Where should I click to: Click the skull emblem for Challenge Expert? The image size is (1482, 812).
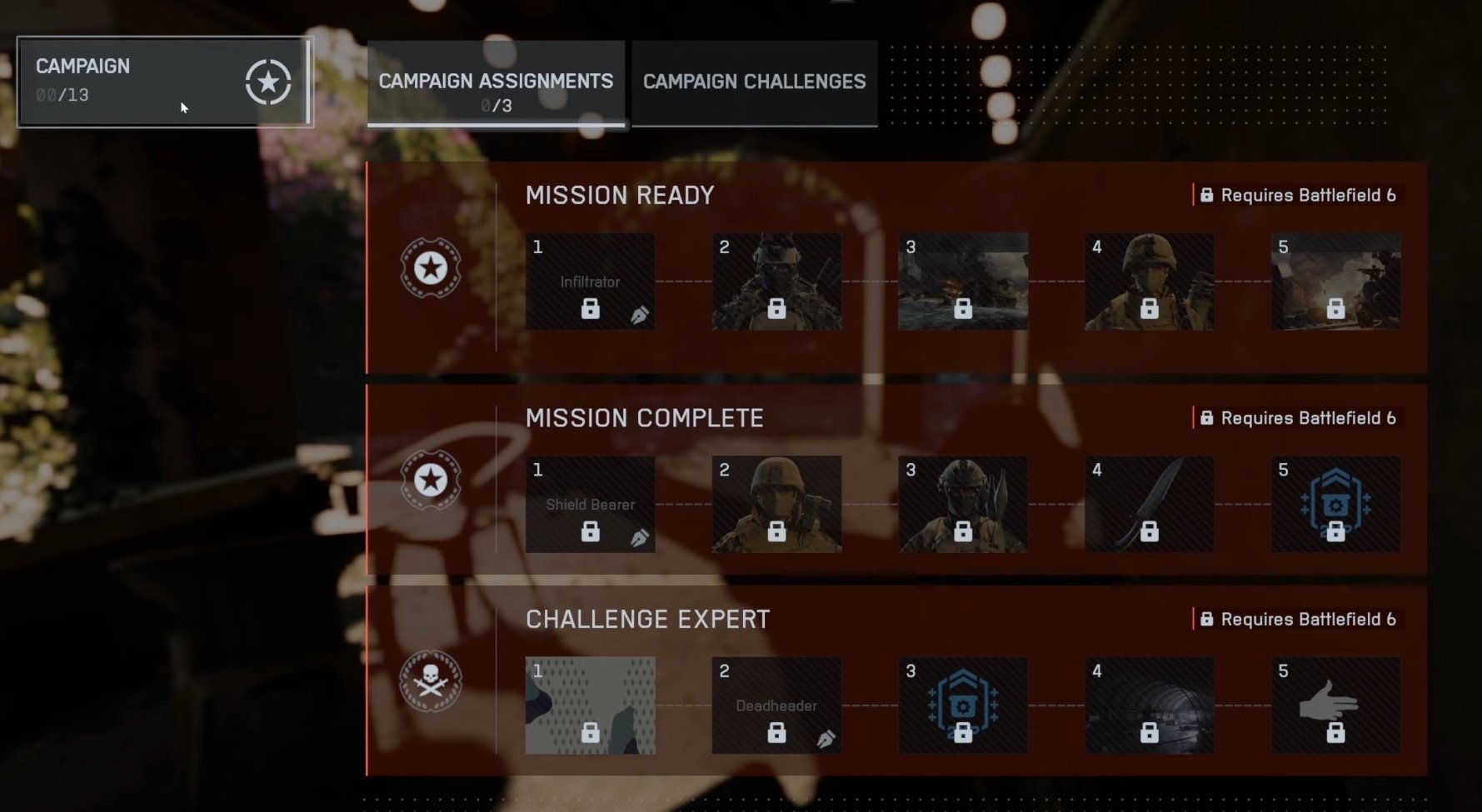[431, 680]
